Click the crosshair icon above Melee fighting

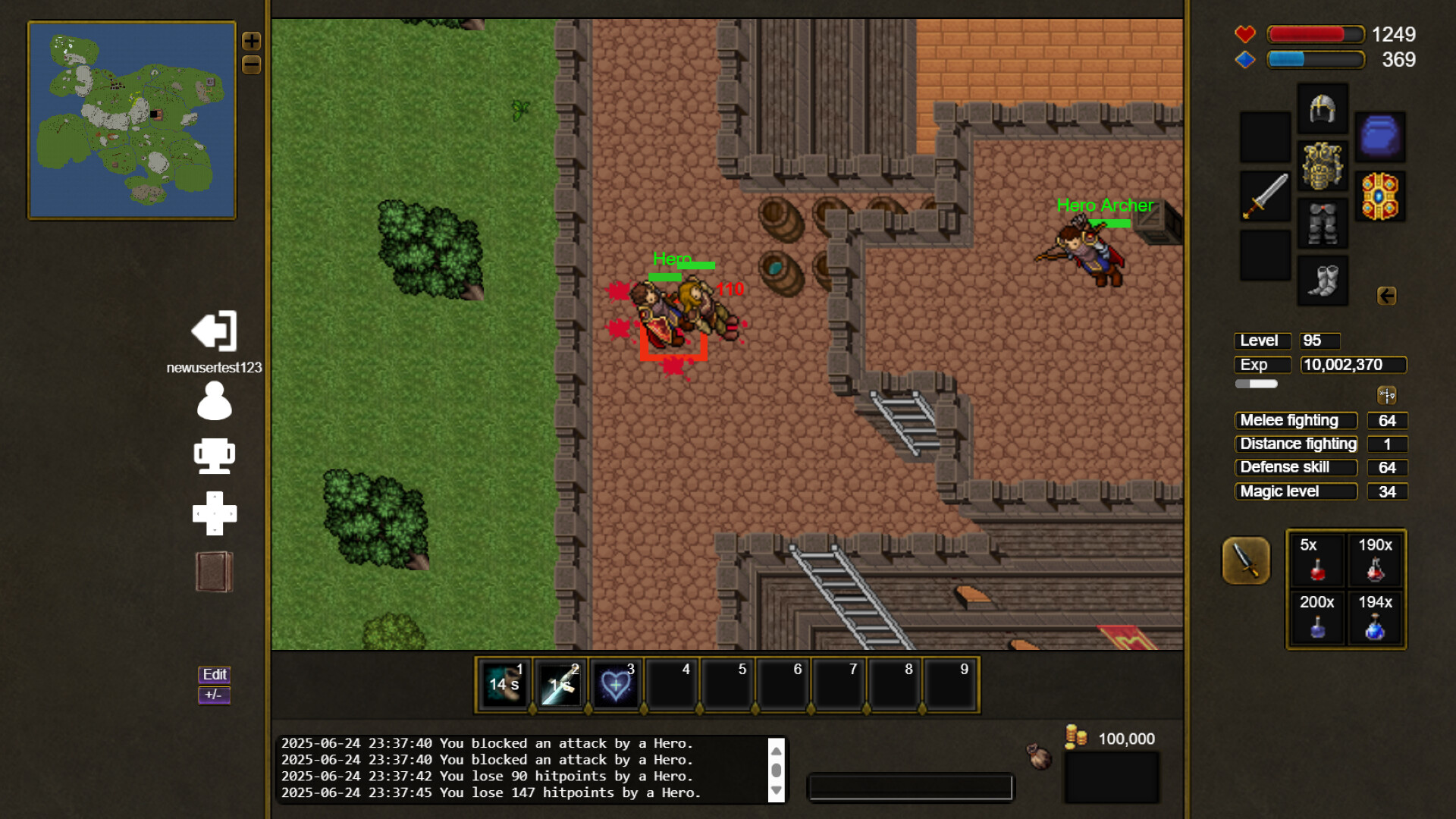click(1386, 394)
